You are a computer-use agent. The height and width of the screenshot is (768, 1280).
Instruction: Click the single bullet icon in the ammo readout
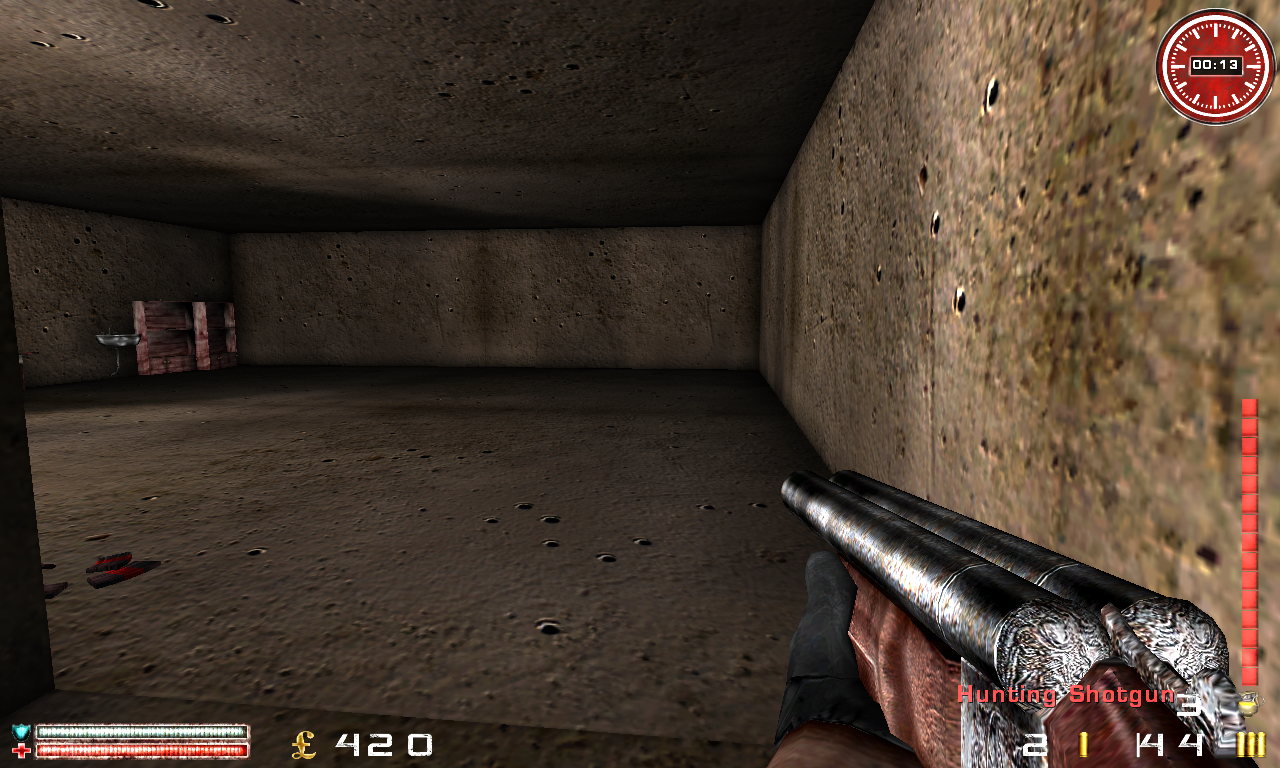(x=1083, y=744)
